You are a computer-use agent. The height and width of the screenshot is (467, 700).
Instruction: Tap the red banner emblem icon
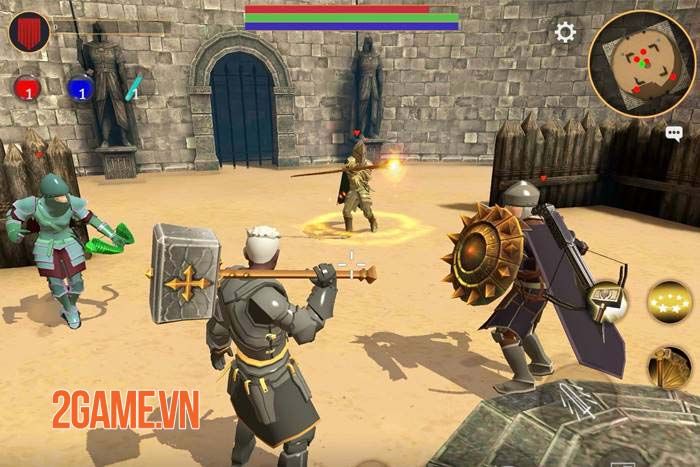(x=30, y=32)
